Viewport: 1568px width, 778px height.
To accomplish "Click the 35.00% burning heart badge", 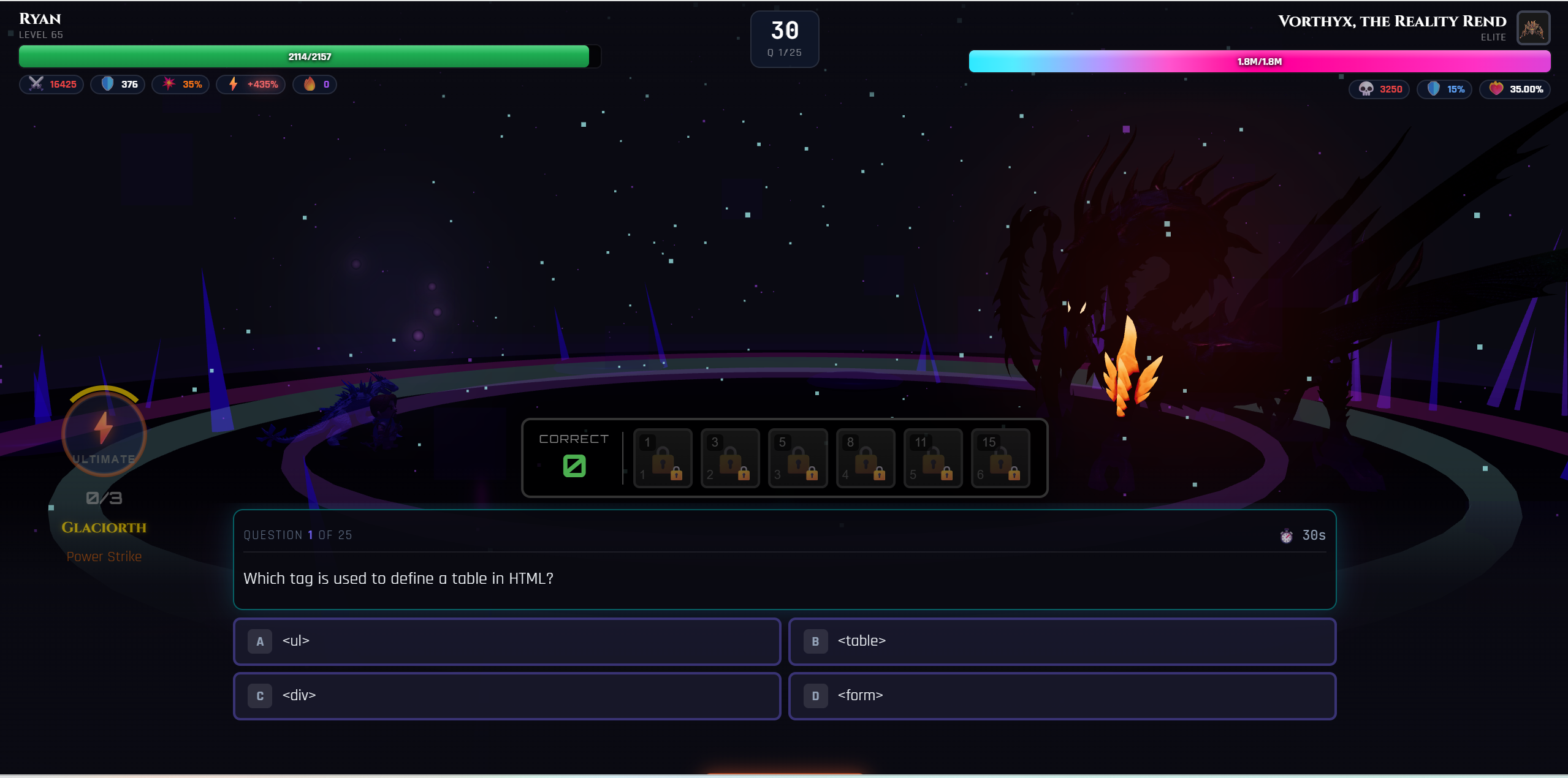I will (1515, 89).
